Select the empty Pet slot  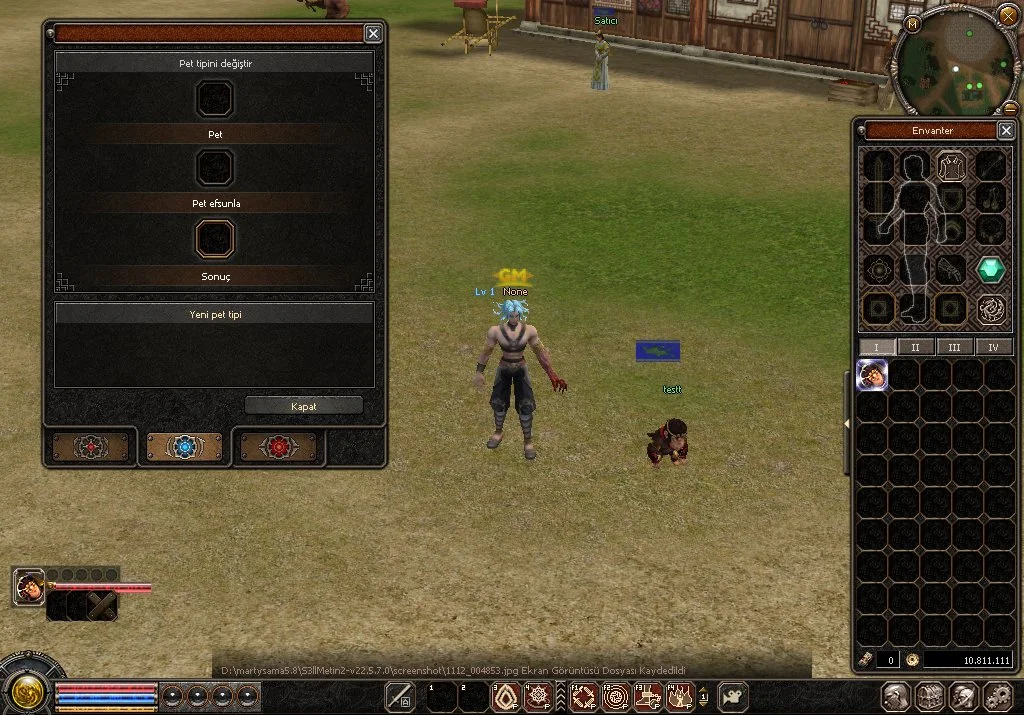point(214,99)
